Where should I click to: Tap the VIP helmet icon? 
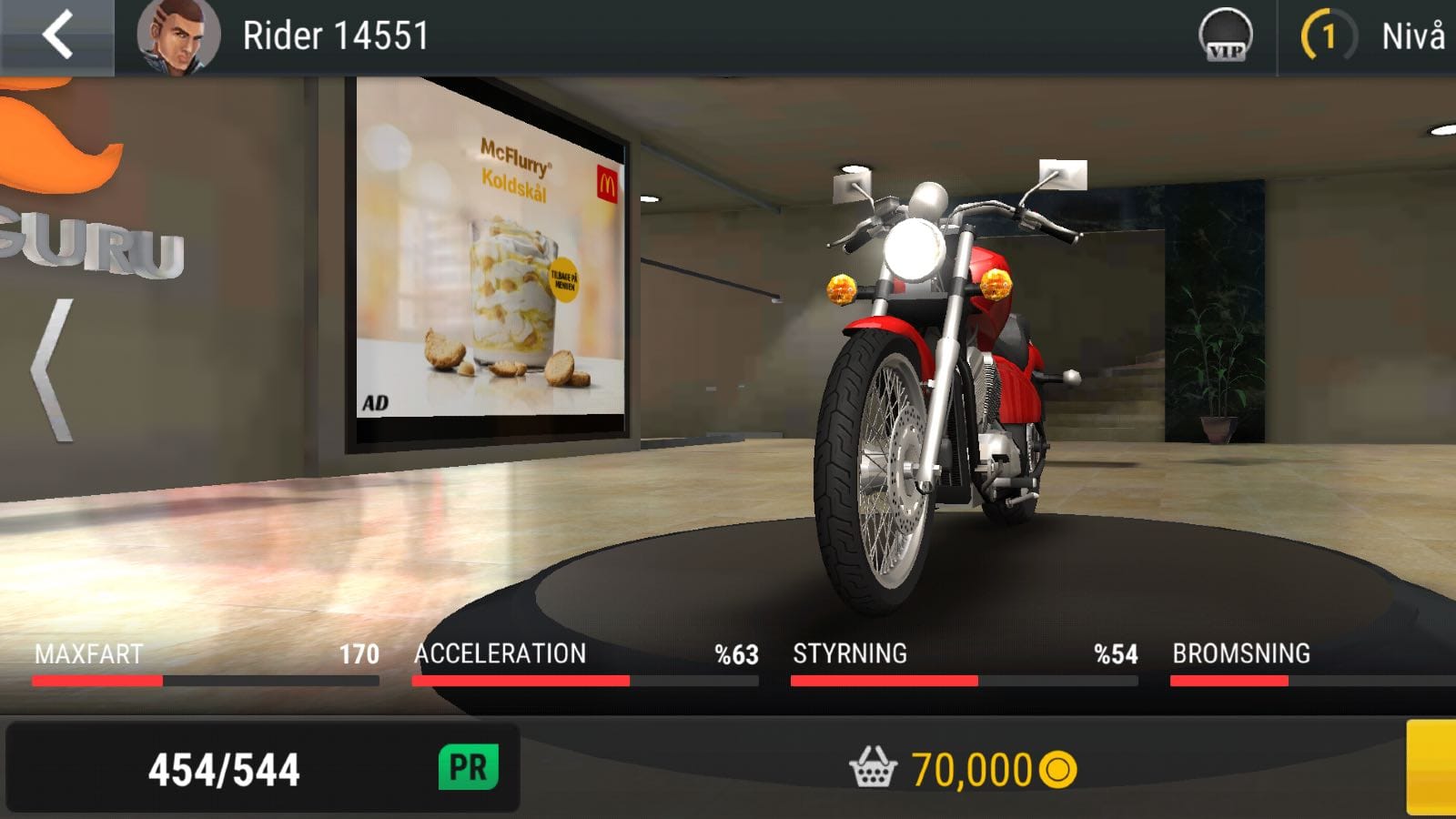(x=1225, y=36)
